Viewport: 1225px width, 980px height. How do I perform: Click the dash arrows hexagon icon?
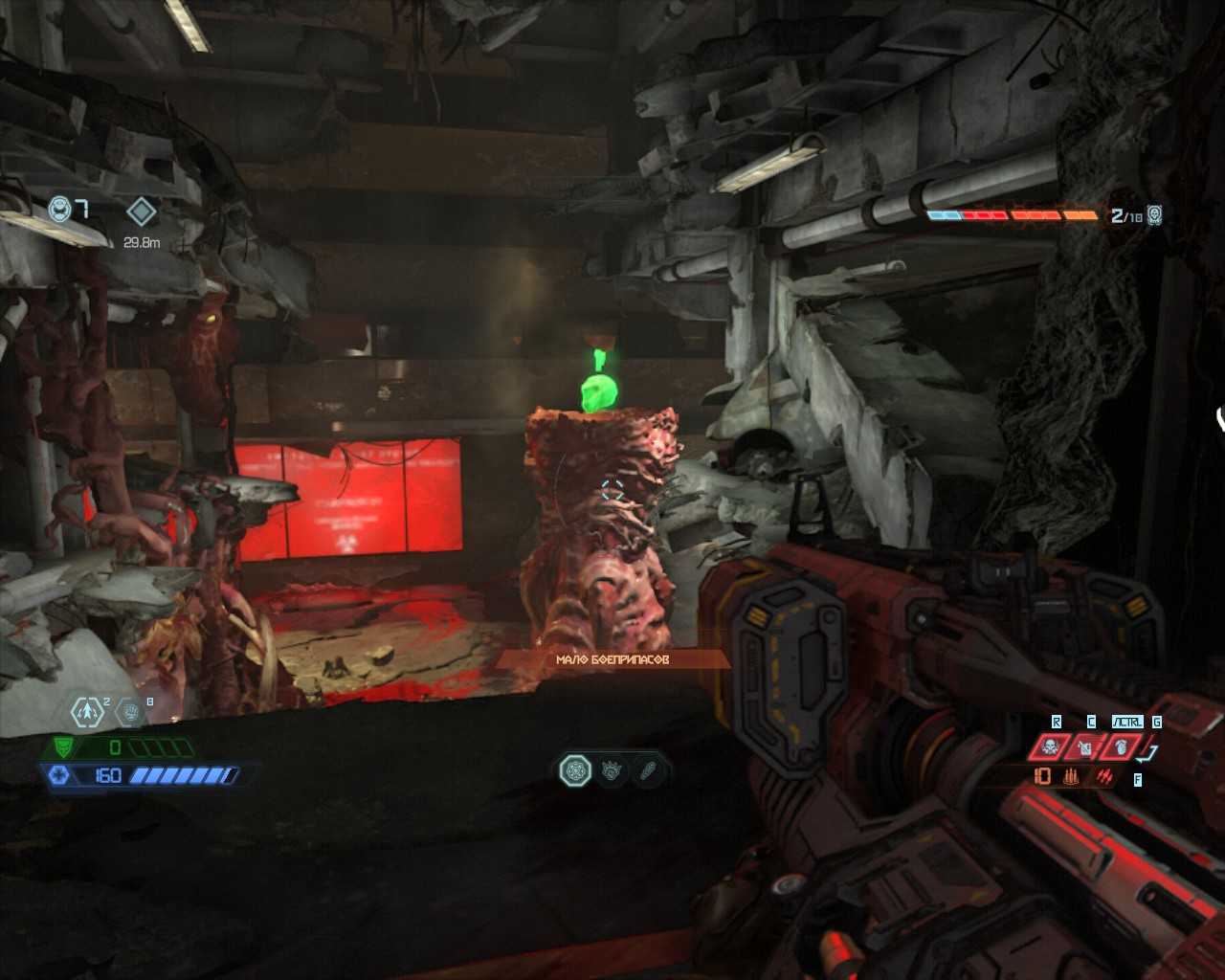(x=88, y=711)
